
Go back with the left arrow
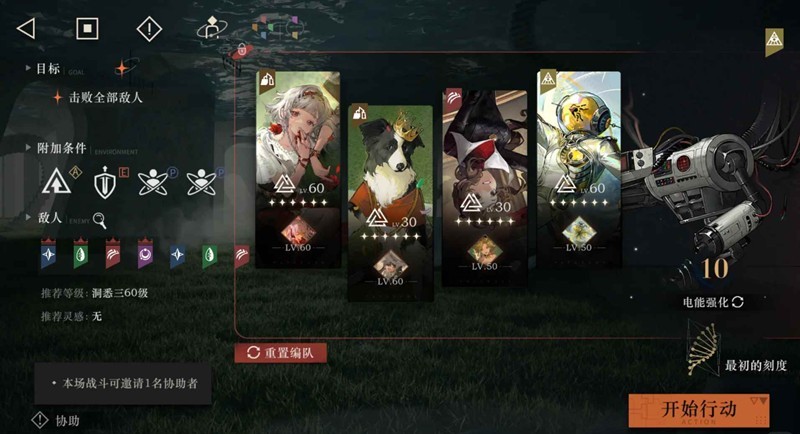pos(26,28)
